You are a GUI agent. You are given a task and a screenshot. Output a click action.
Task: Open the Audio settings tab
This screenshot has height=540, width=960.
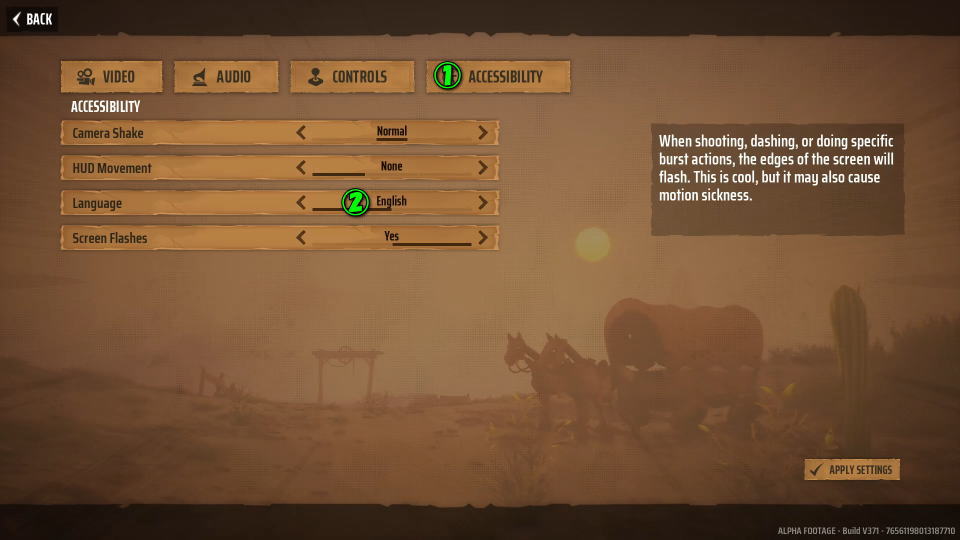tap(221, 77)
